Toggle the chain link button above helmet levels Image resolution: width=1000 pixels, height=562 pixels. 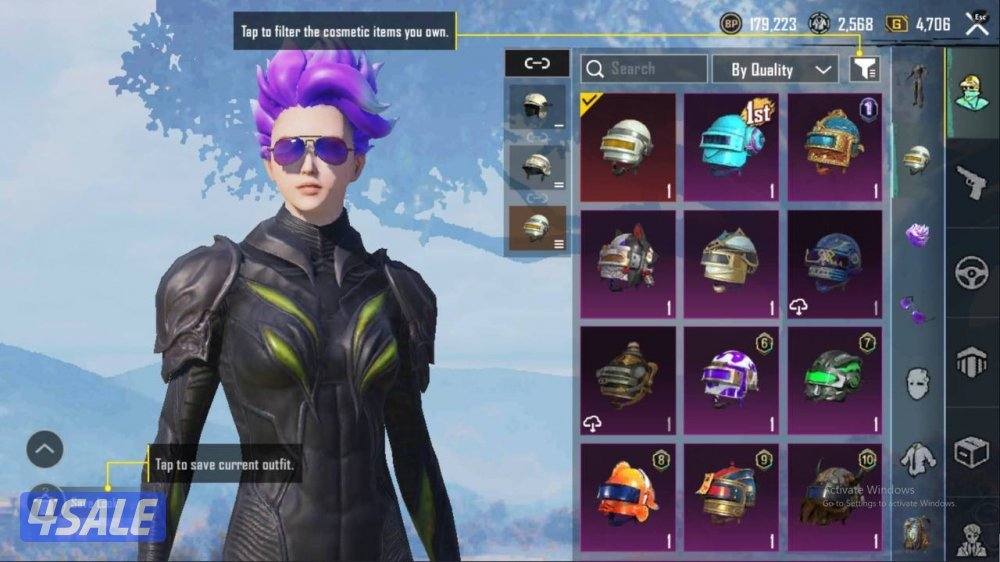(537, 64)
